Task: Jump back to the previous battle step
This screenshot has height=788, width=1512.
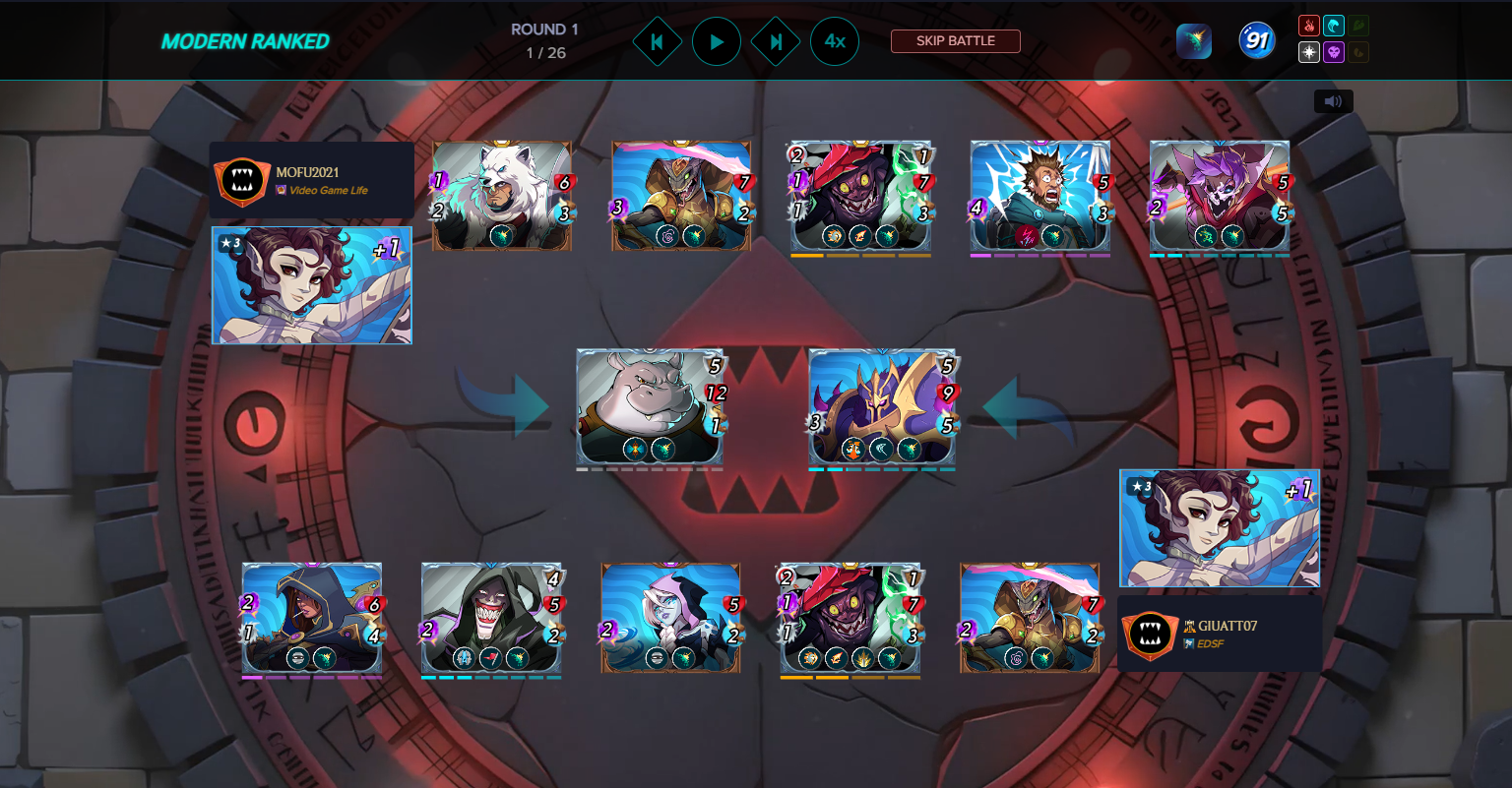Action: tap(657, 41)
